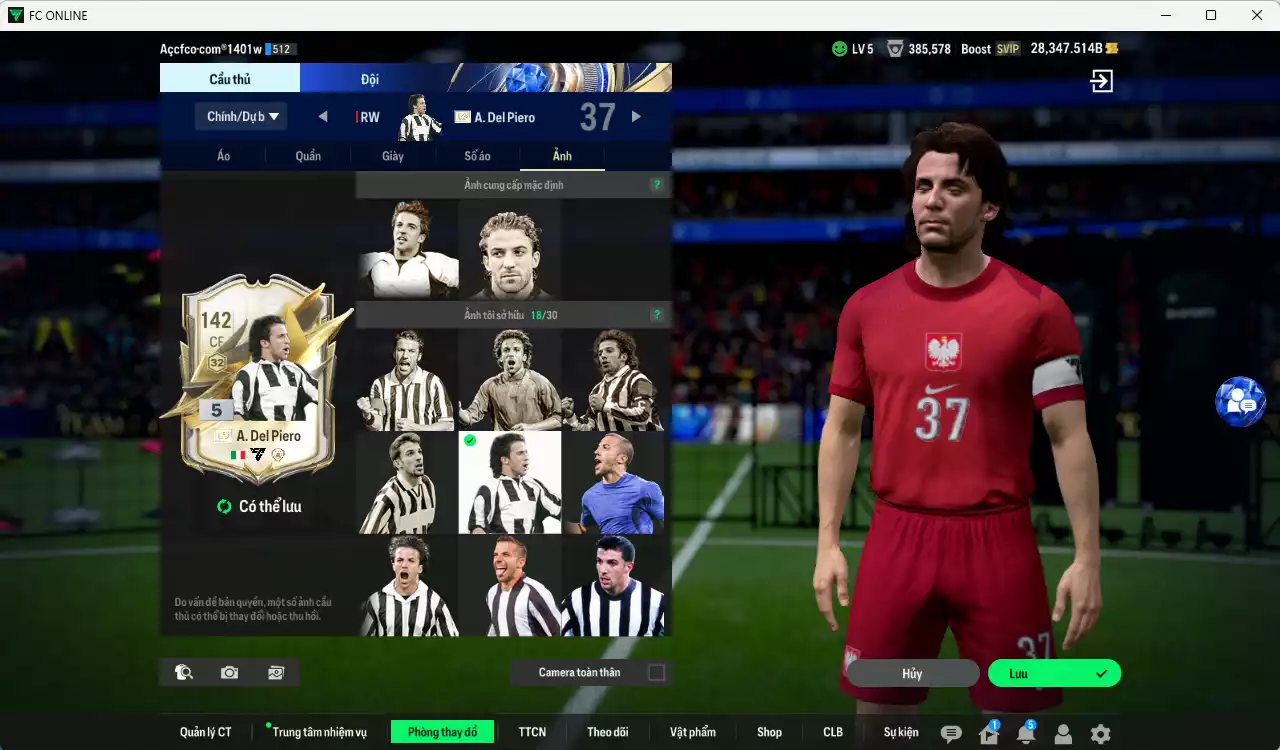Open the Số áo tab
Image resolution: width=1280 pixels, height=750 pixels.
(477, 156)
